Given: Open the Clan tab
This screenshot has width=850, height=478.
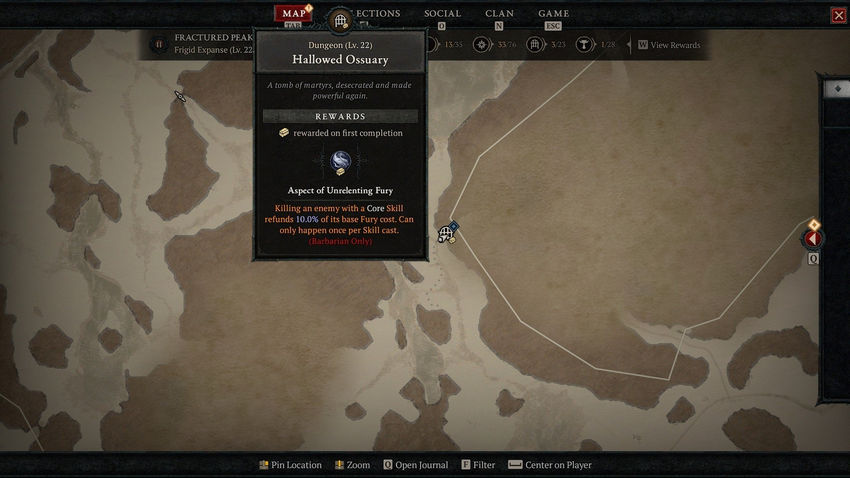Looking at the screenshot, I should tap(500, 14).
